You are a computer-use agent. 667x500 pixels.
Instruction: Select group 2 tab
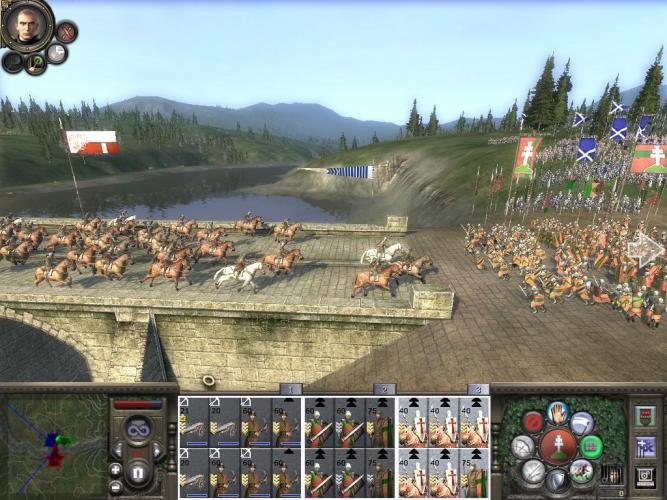[x=383, y=389]
